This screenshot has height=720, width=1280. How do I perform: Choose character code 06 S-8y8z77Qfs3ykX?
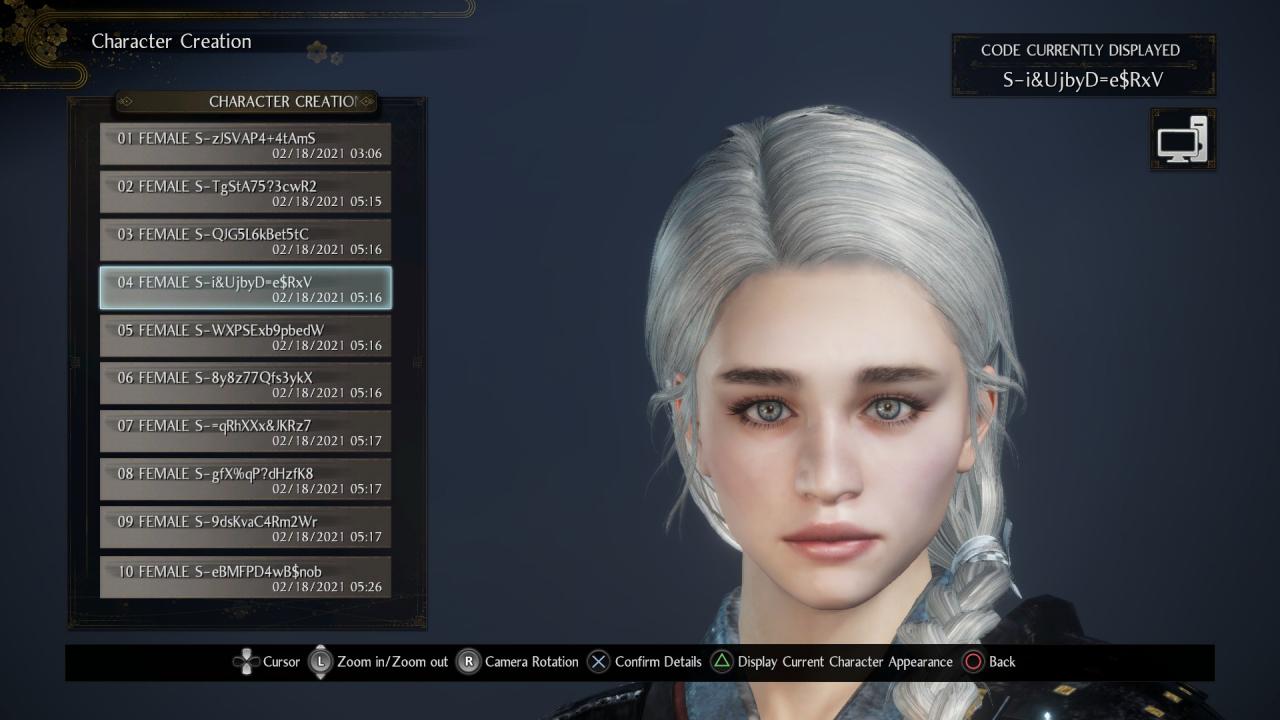click(x=245, y=385)
